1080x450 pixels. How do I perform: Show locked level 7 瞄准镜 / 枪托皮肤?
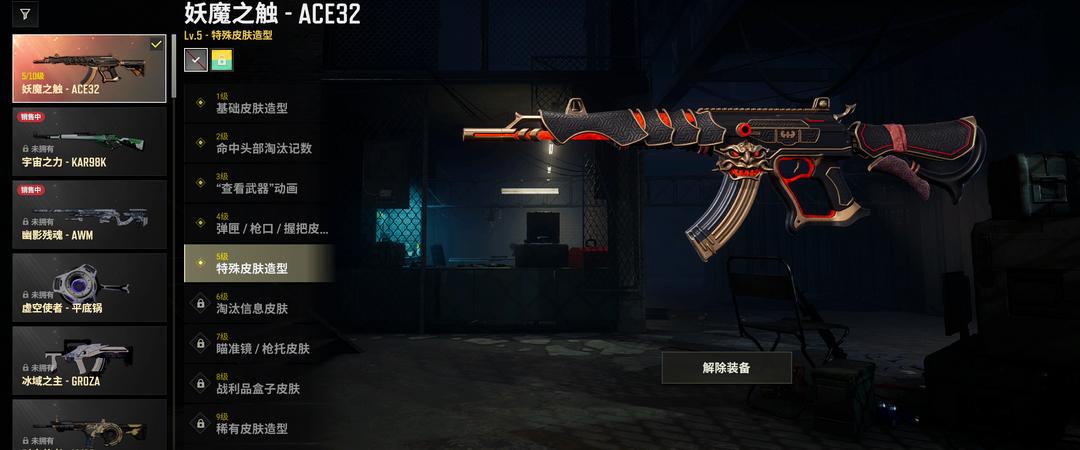coord(258,345)
